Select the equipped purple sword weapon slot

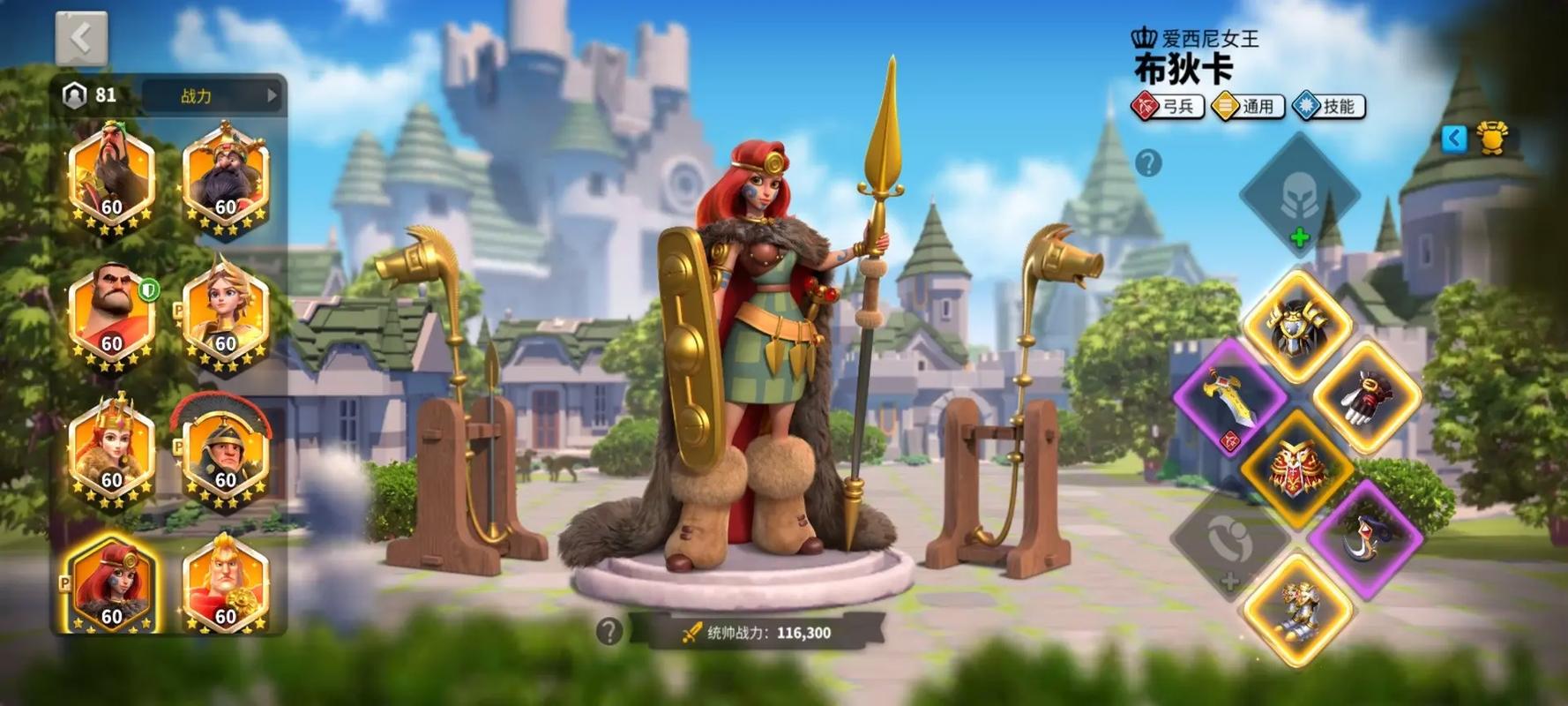(1228, 397)
